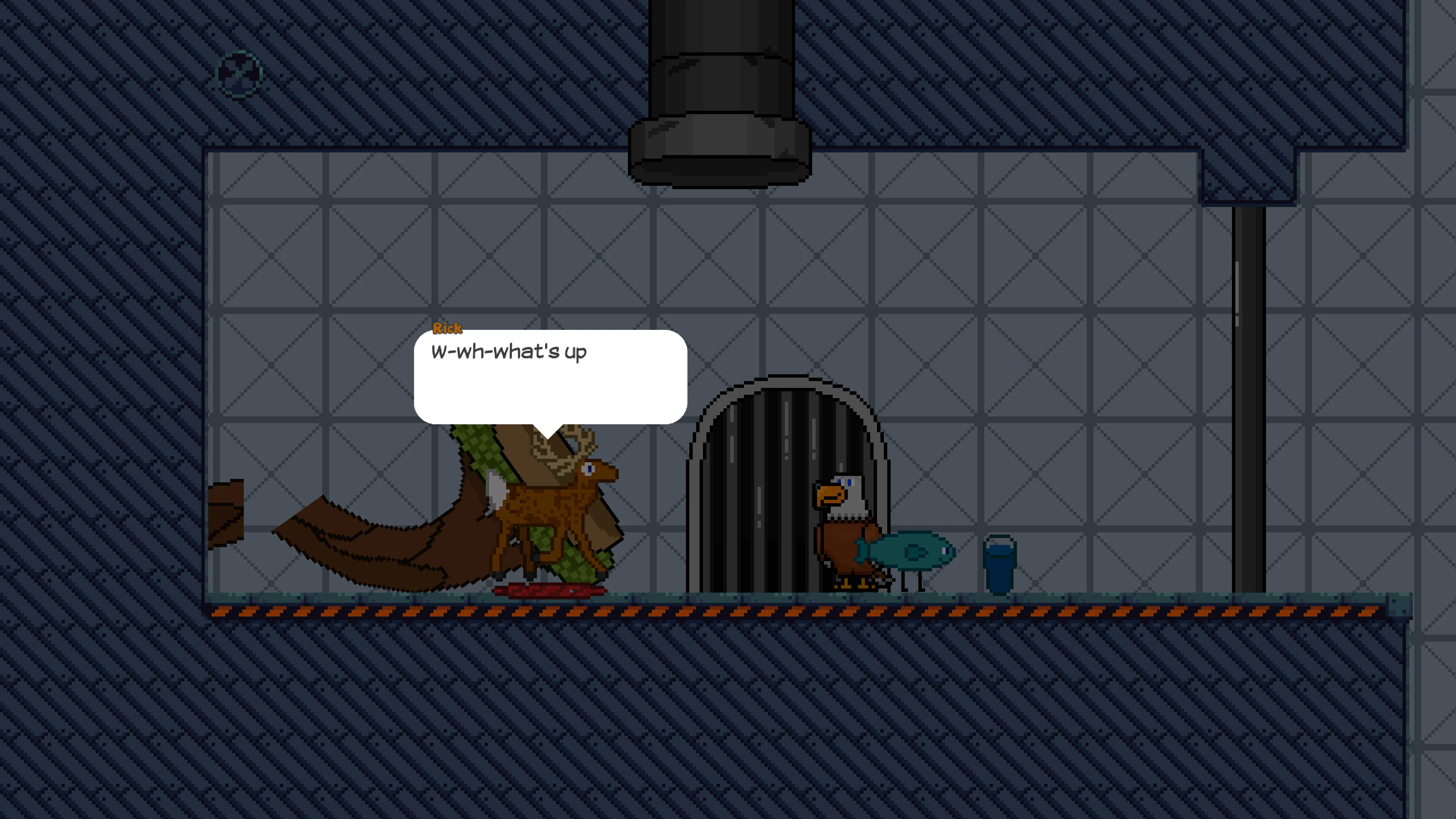Click the dialogue text W-wh-what's up
The image size is (1456, 819).
[509, 351]
